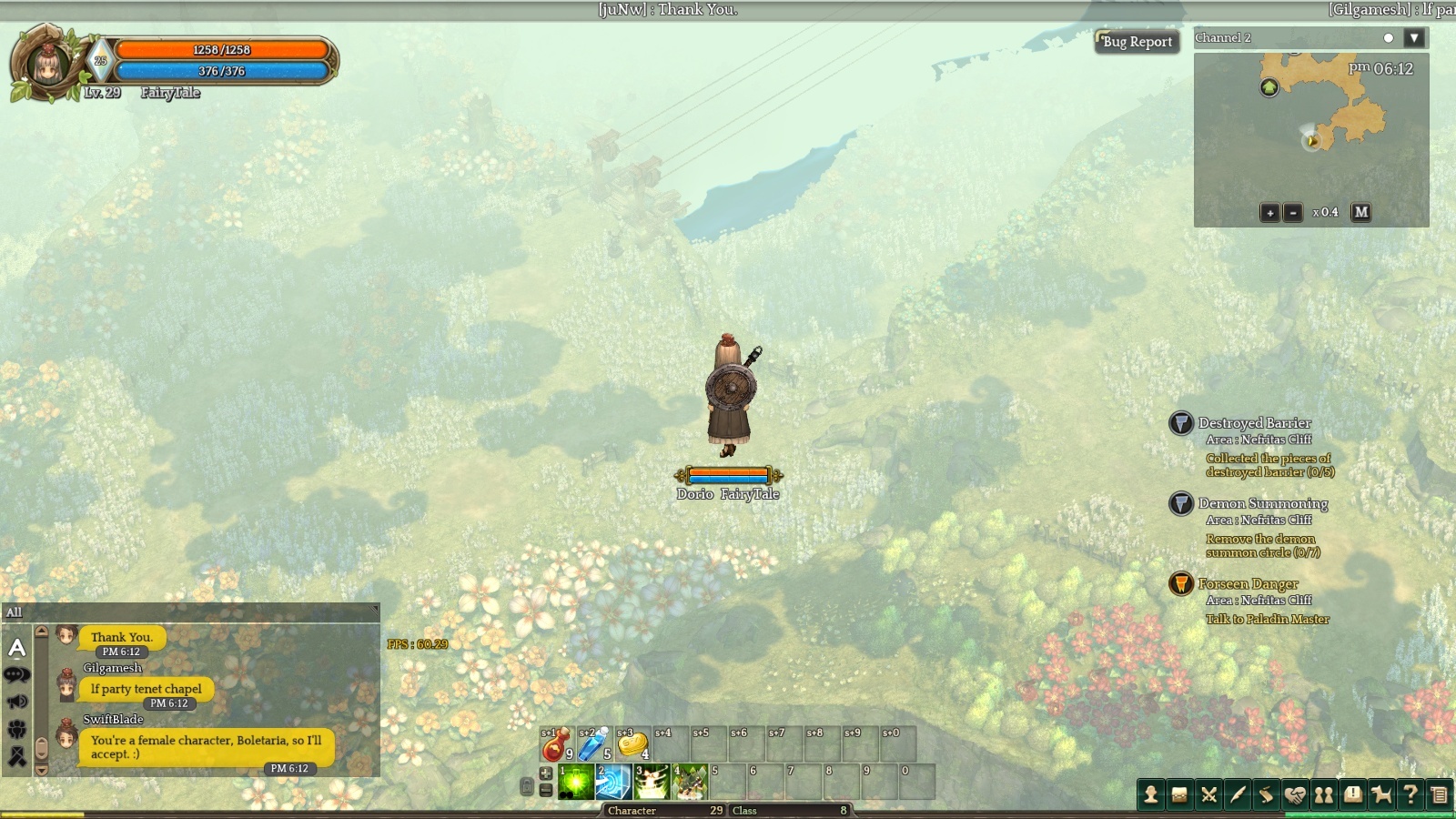Viewport: 1456px width, 819px height.
Task: Open the pet companion menu icon
Action: pyautogui.click(x=1381, y=795)
